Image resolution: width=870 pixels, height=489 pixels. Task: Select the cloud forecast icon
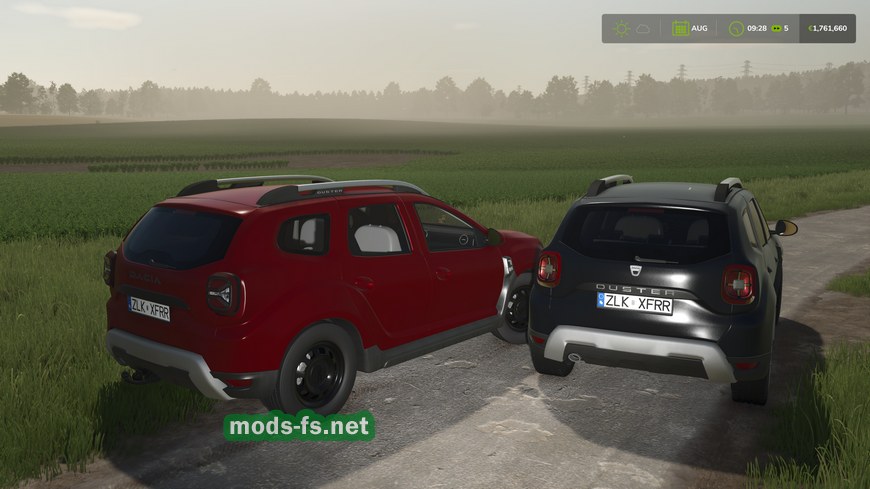point(643,28)
